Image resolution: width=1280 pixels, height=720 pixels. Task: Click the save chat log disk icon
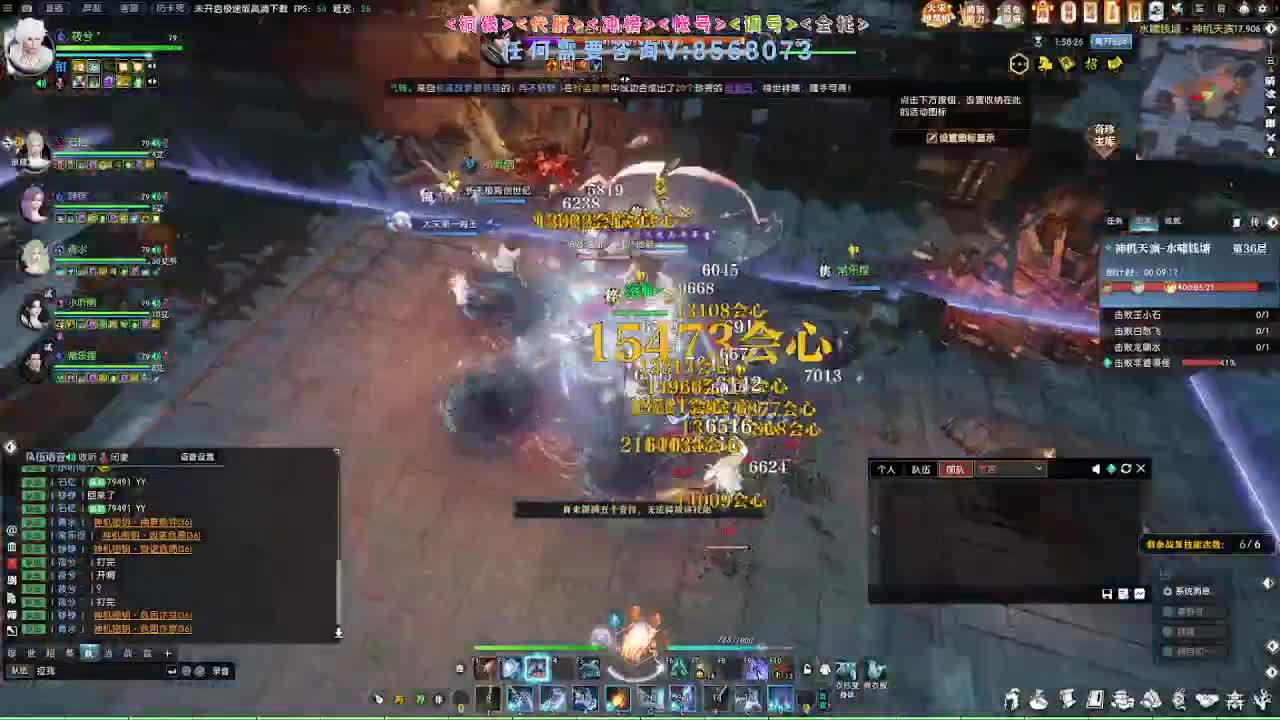pos(1106,592)
